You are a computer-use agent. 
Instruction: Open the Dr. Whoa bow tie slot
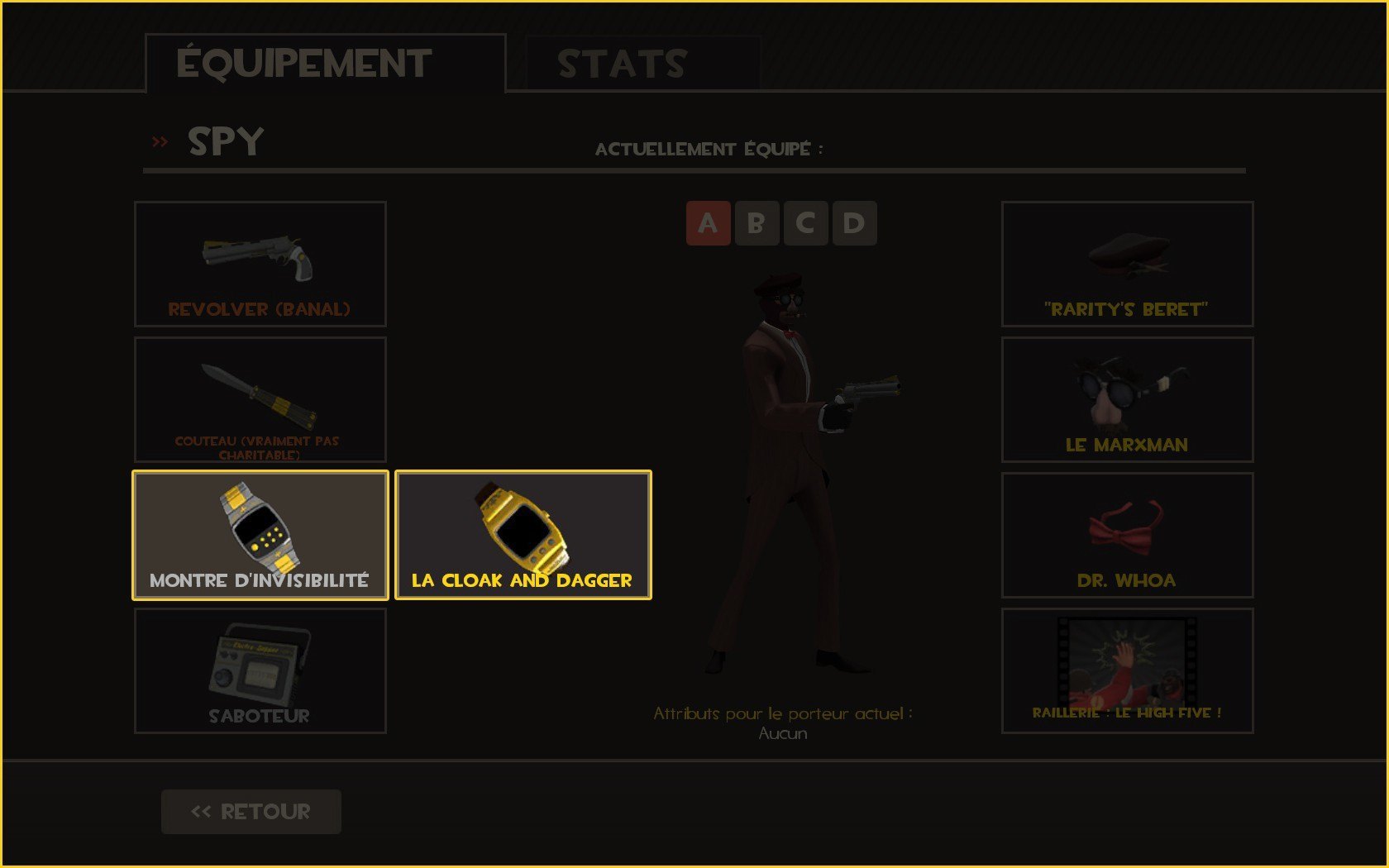1127,535
